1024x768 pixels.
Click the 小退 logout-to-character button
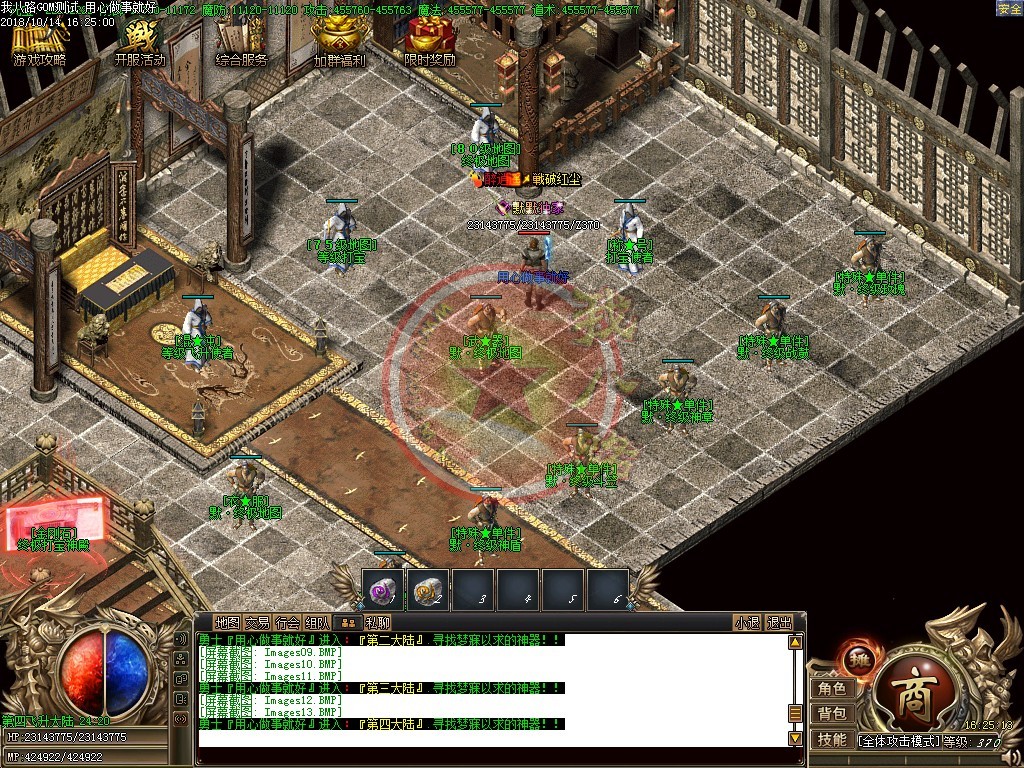coord(747,622)
